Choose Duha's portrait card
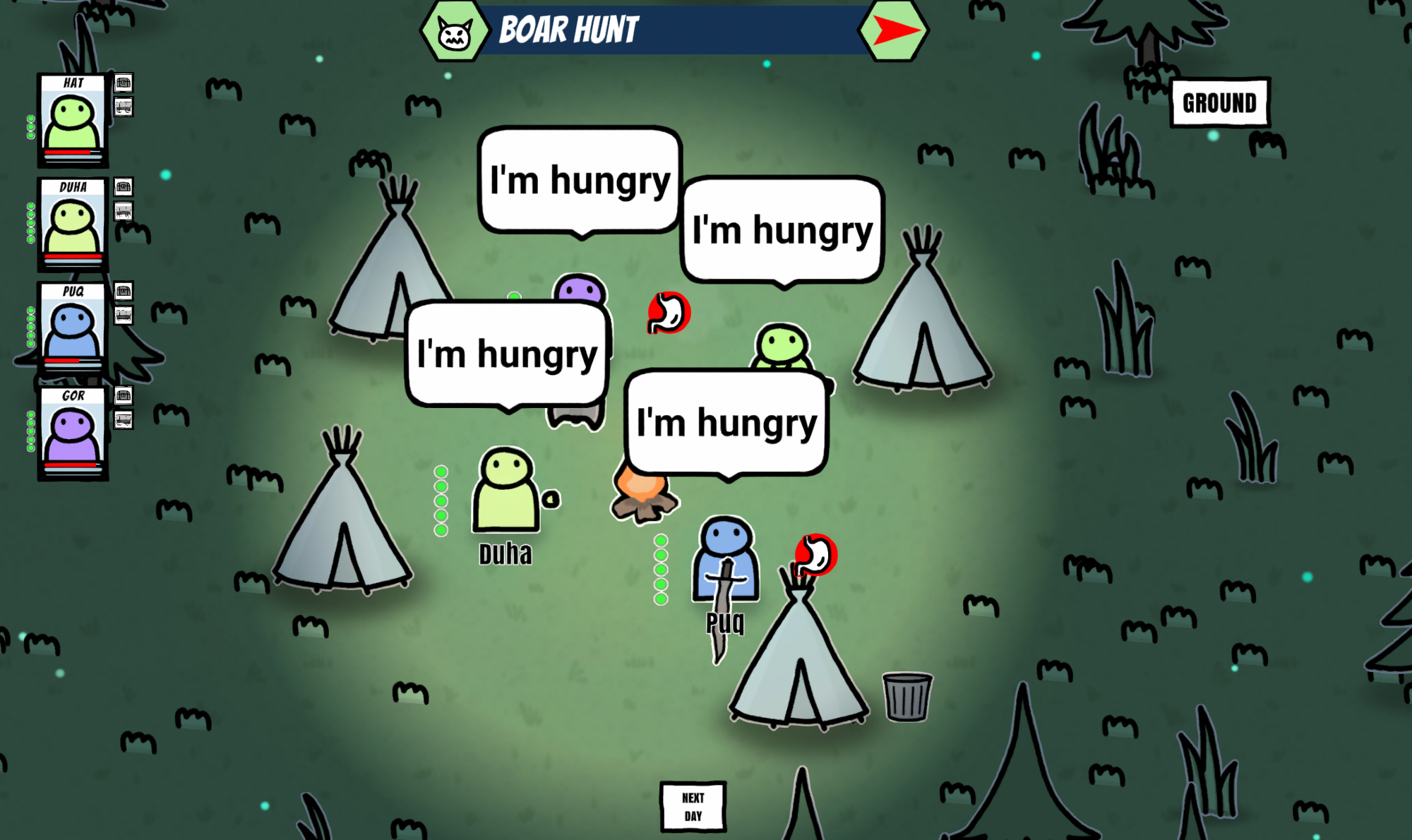Screen dimensions: 1412x840 click(73, 224)
